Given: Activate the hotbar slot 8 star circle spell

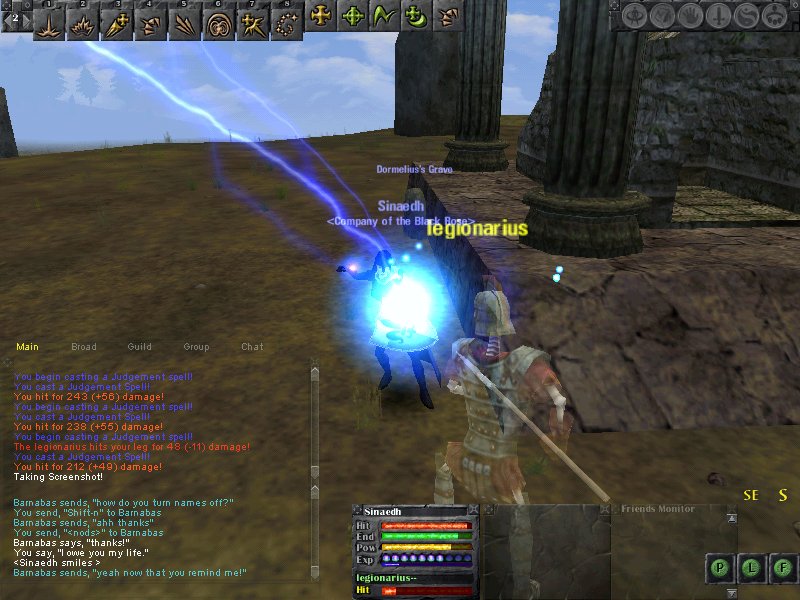Looking at the screenshot, I should point(286,20).
